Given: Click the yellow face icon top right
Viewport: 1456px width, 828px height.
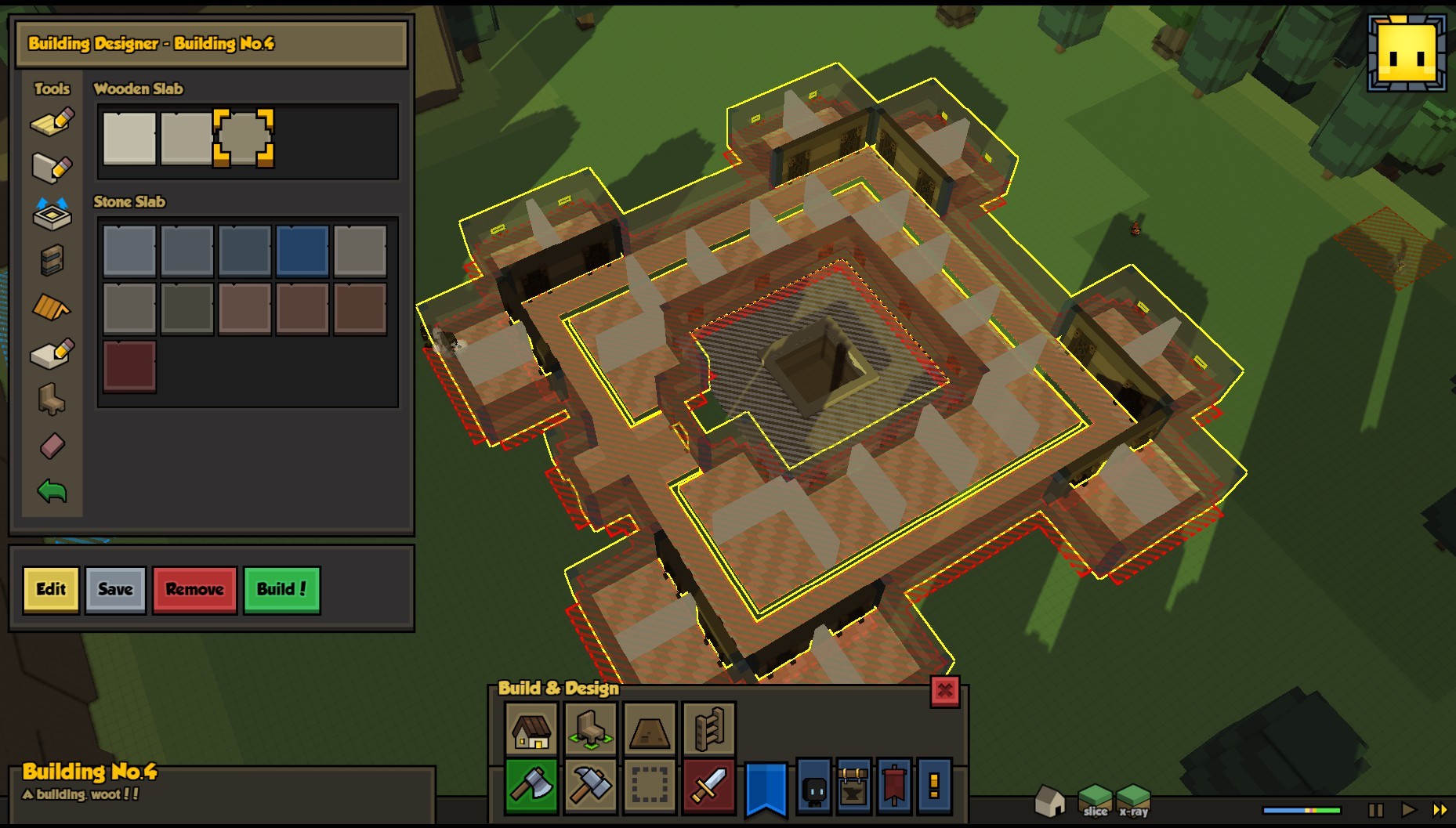Looking at the screenshot, I should [x=1407, y=53].
